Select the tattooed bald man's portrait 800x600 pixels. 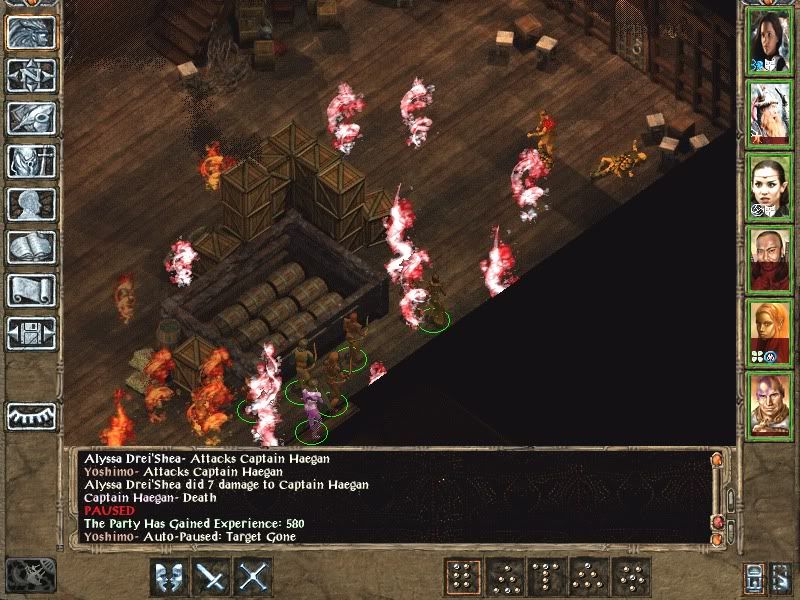point(769,406)
